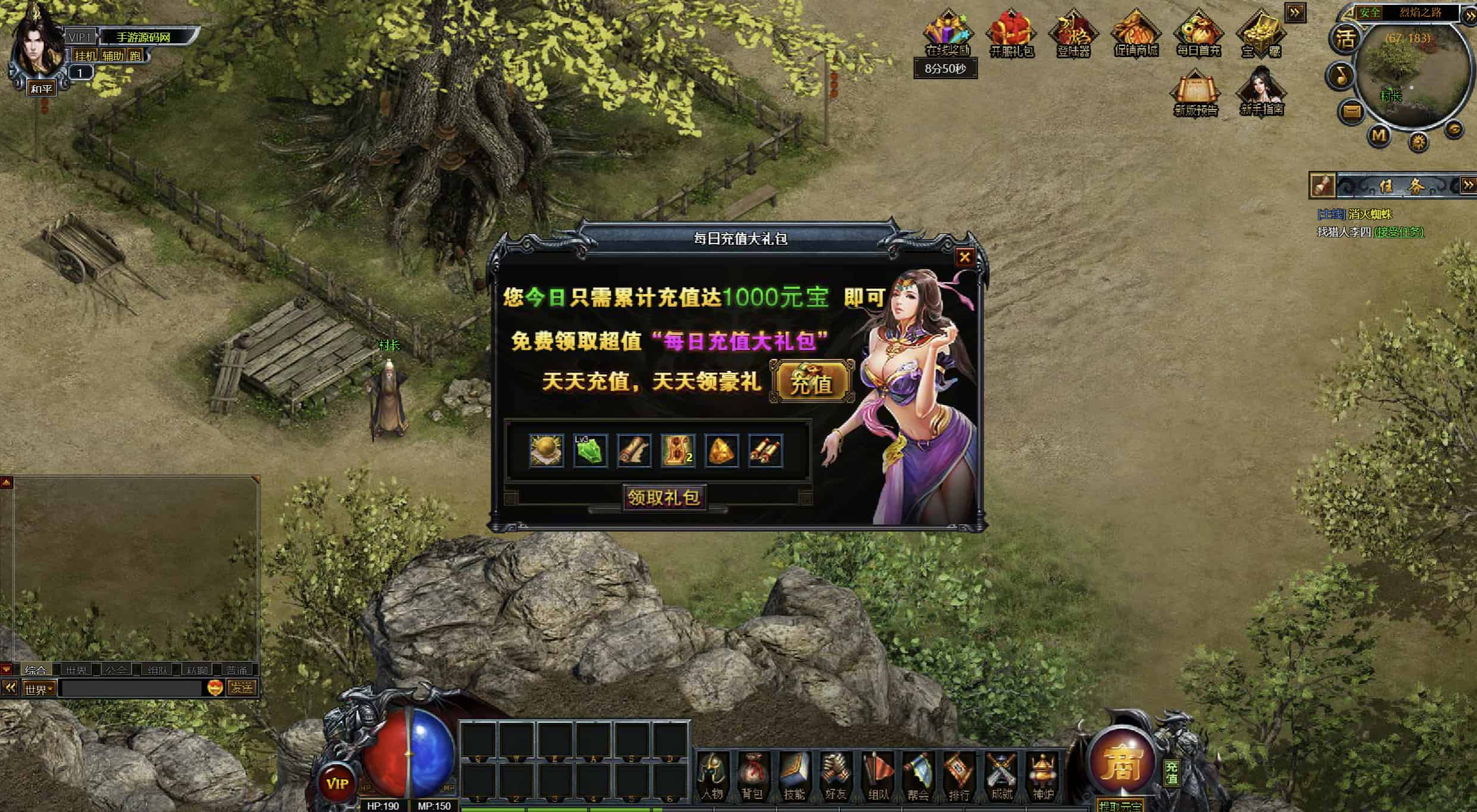Open the 在线奖励 online reward icon
The height and width of the screenshot is (812, 1477).
pyautogui.click(x=947, y=33)
